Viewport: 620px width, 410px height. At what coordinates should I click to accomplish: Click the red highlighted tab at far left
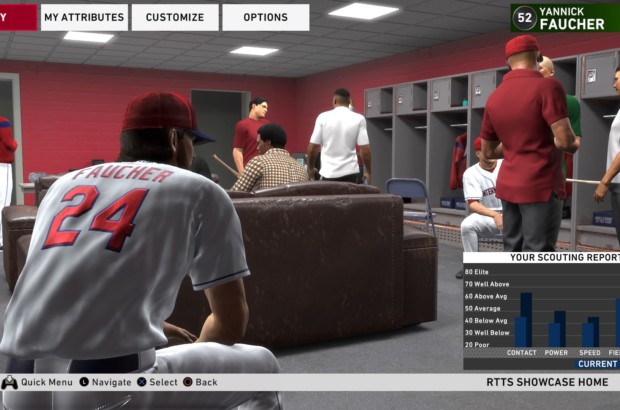[18, 17]
